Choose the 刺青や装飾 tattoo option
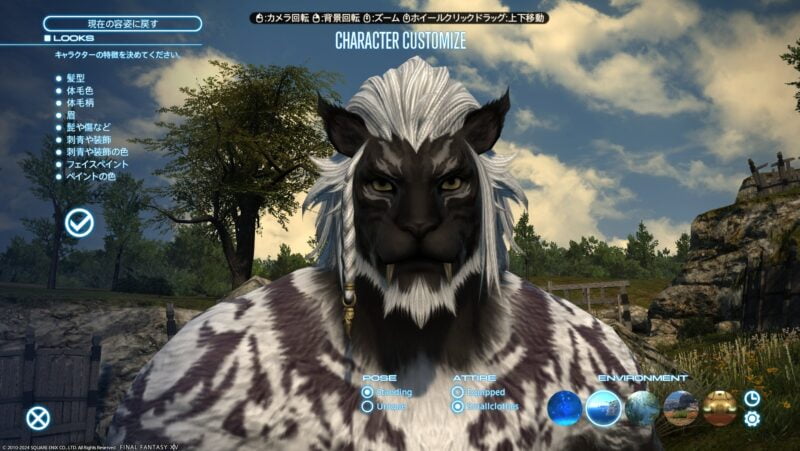 pyautogui.click(x=88, y=140)
